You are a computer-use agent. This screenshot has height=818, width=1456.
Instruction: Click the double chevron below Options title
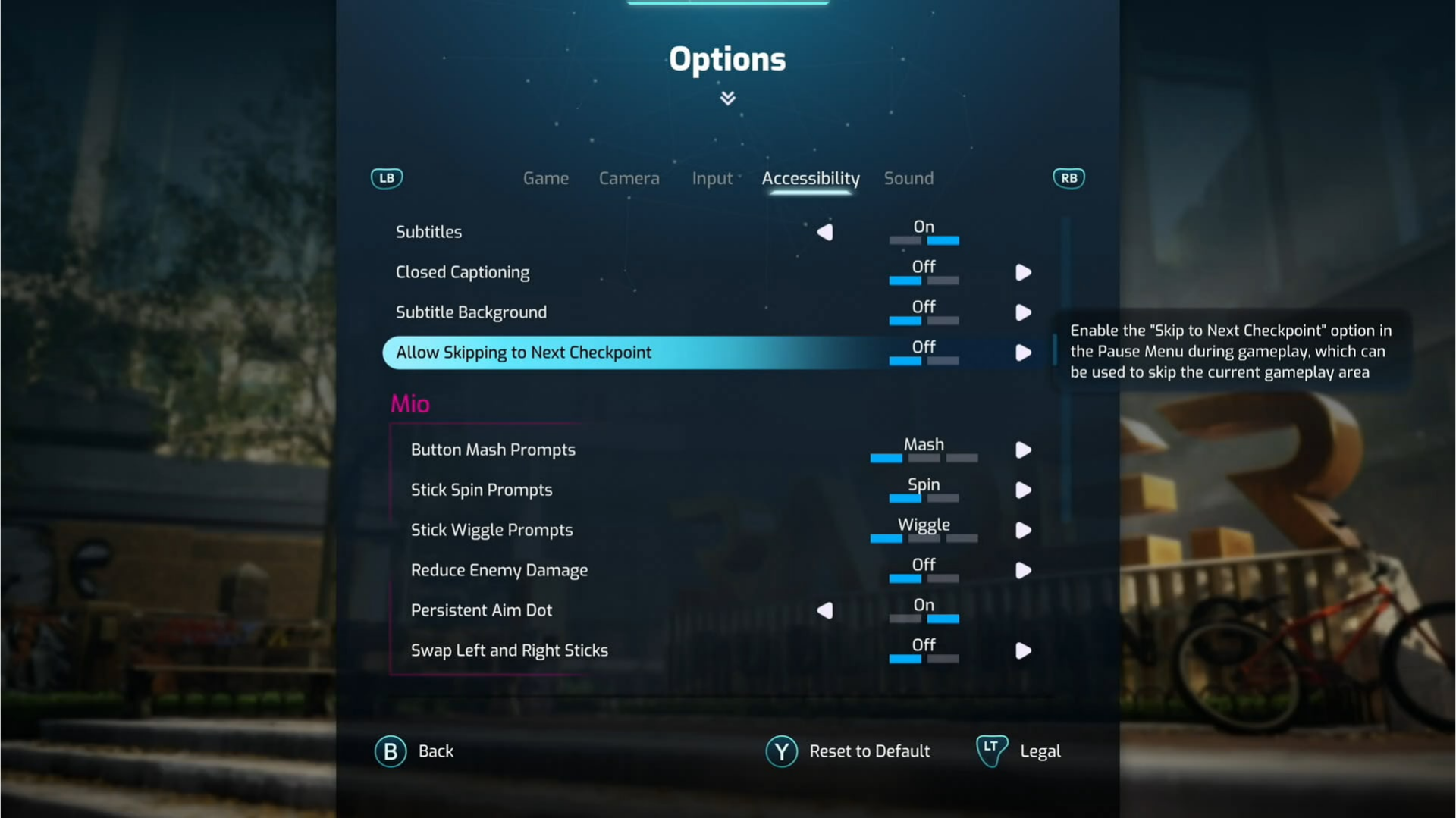pyautogui.click(x=727, y=98)
